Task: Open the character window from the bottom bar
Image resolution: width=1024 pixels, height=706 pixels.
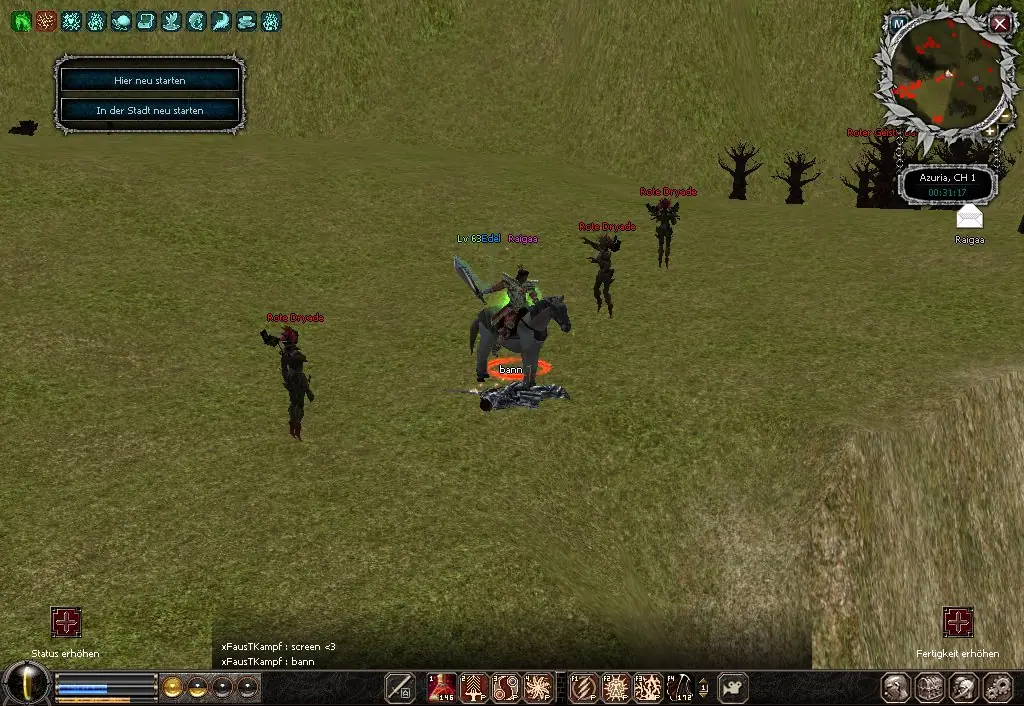Action: pyautogui.click(x=897, y=687)
